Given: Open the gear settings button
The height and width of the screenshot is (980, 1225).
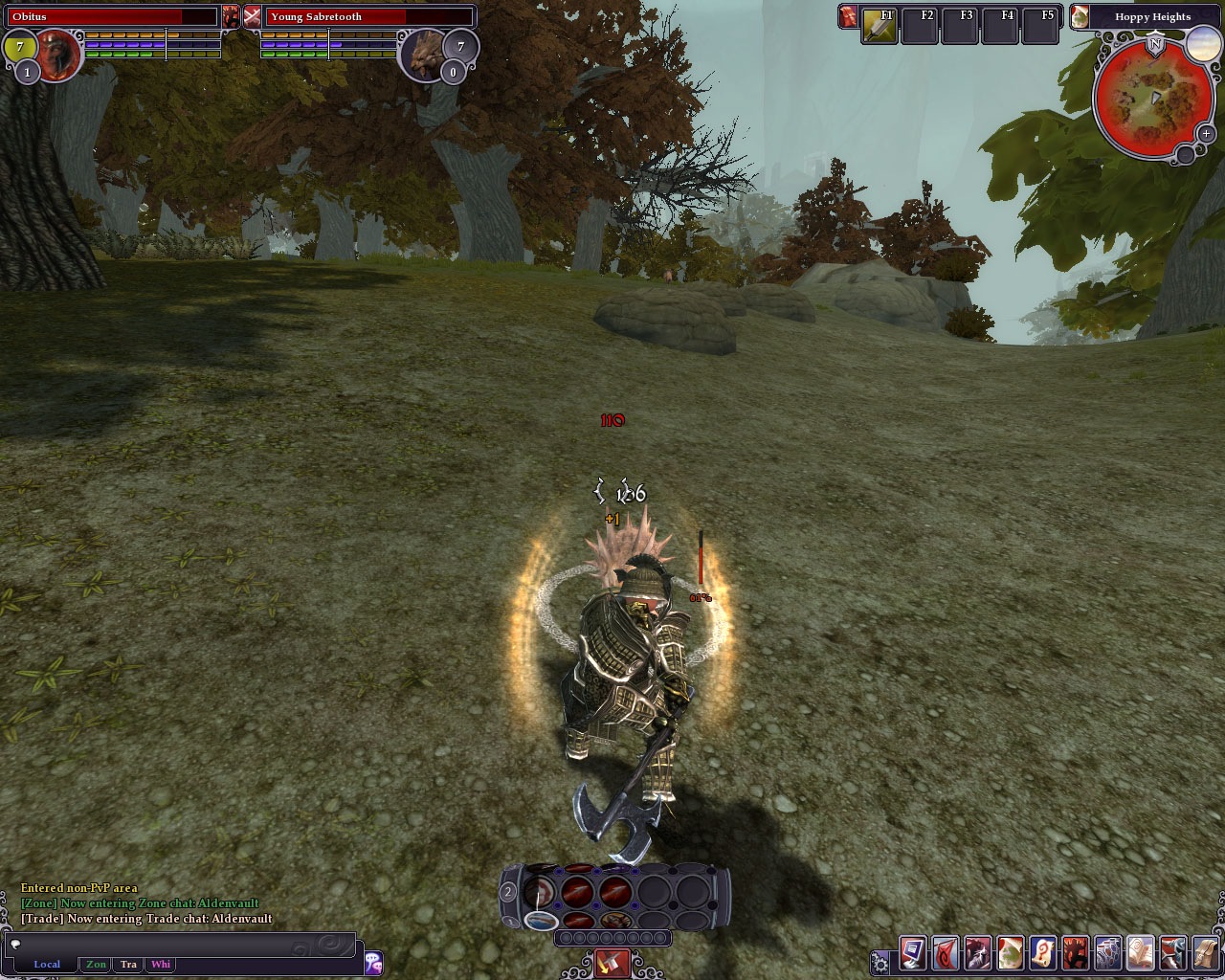Looking at the screenshot, I should point(880,962).
